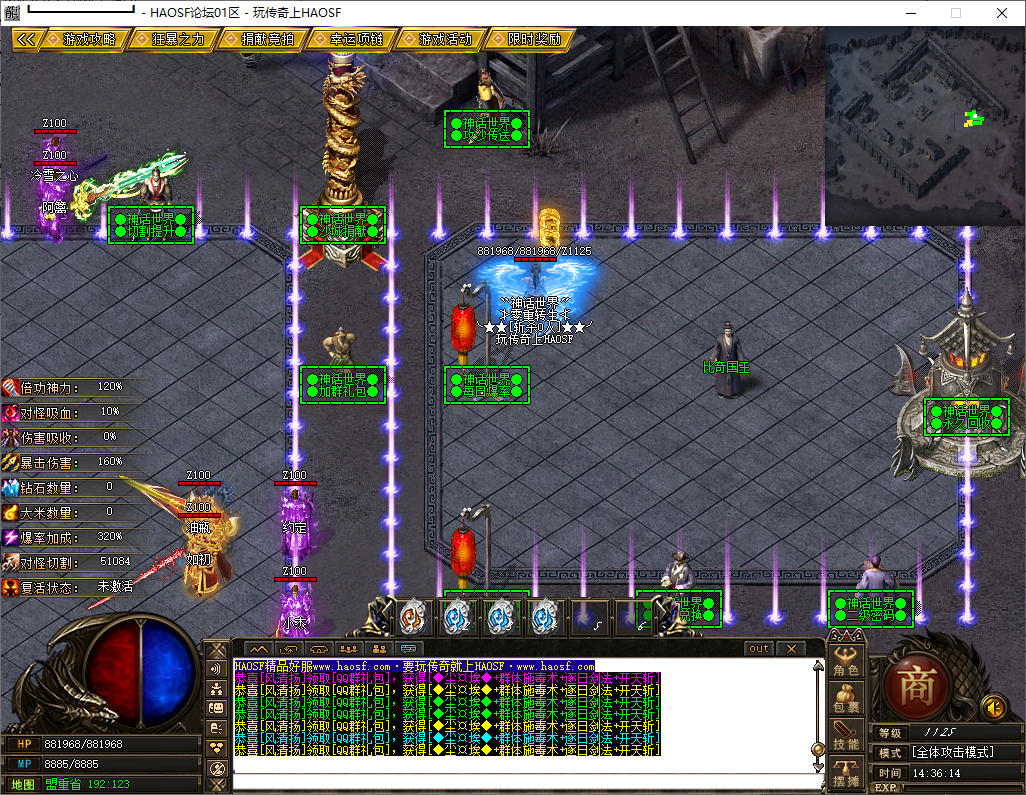
Task: Open the 包裹 bag inventory
Action: tap(846, 699)
